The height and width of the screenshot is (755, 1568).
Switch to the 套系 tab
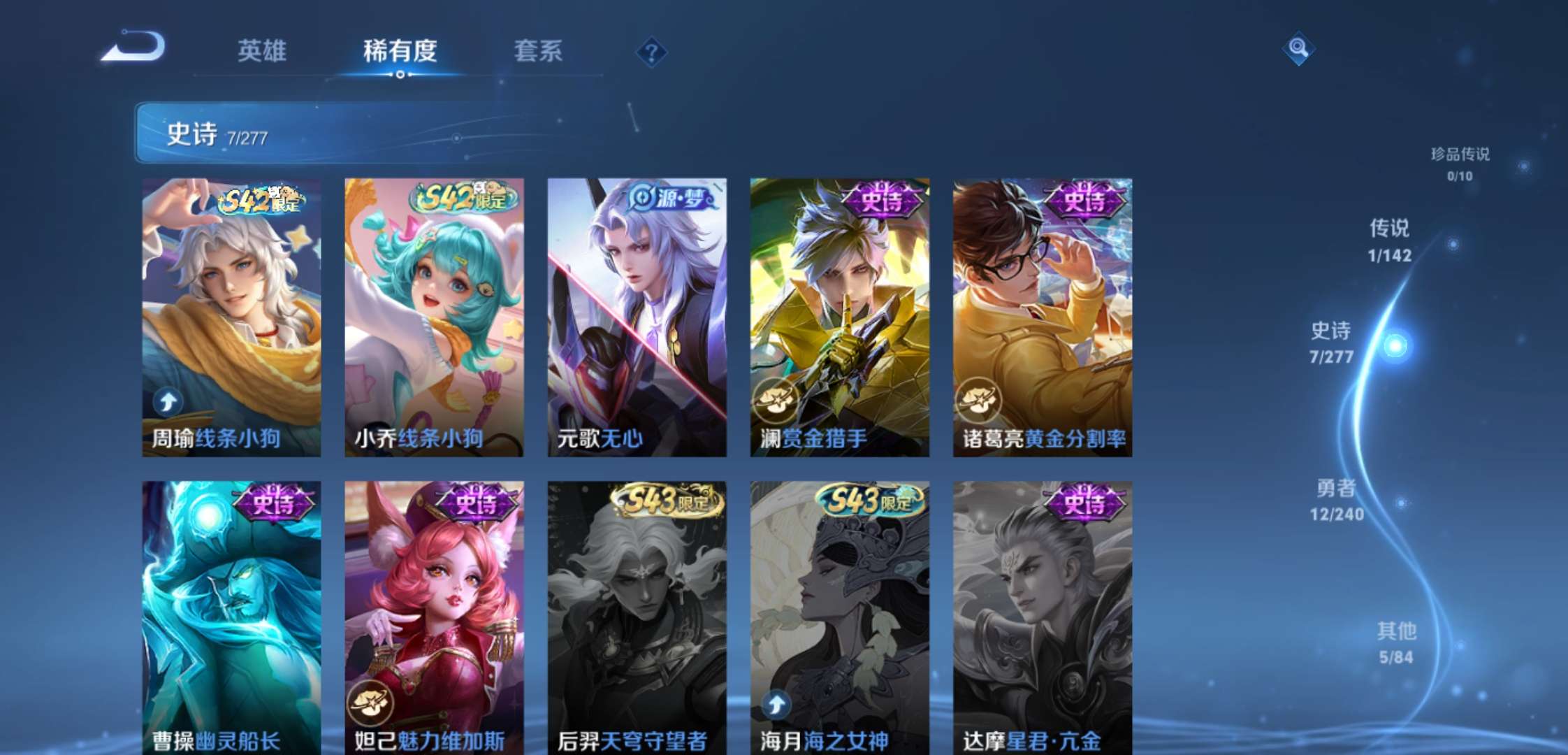[540, 52]
